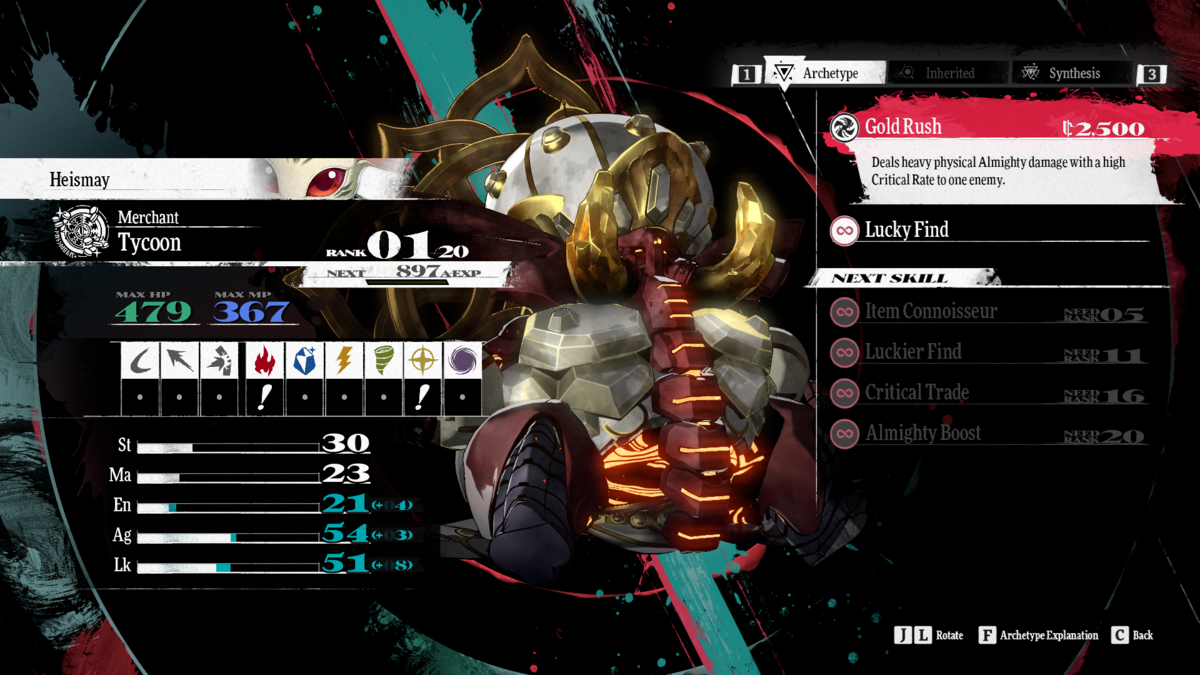Select the ice affinity icon

303,361
